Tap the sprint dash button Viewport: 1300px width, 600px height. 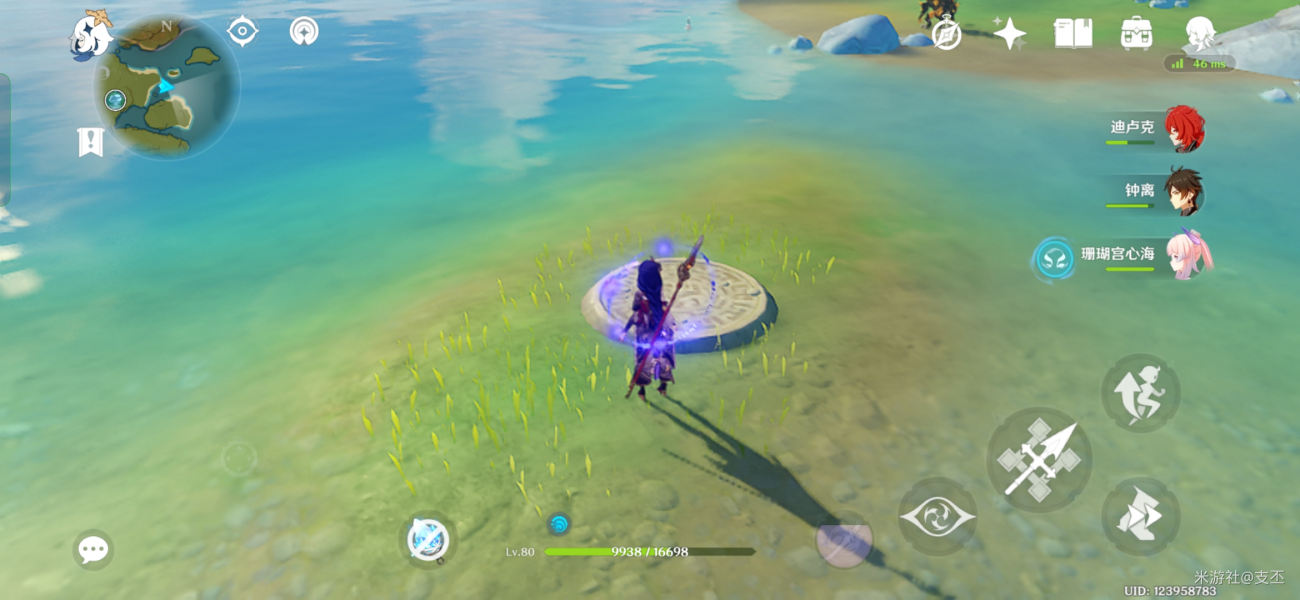1140,393
